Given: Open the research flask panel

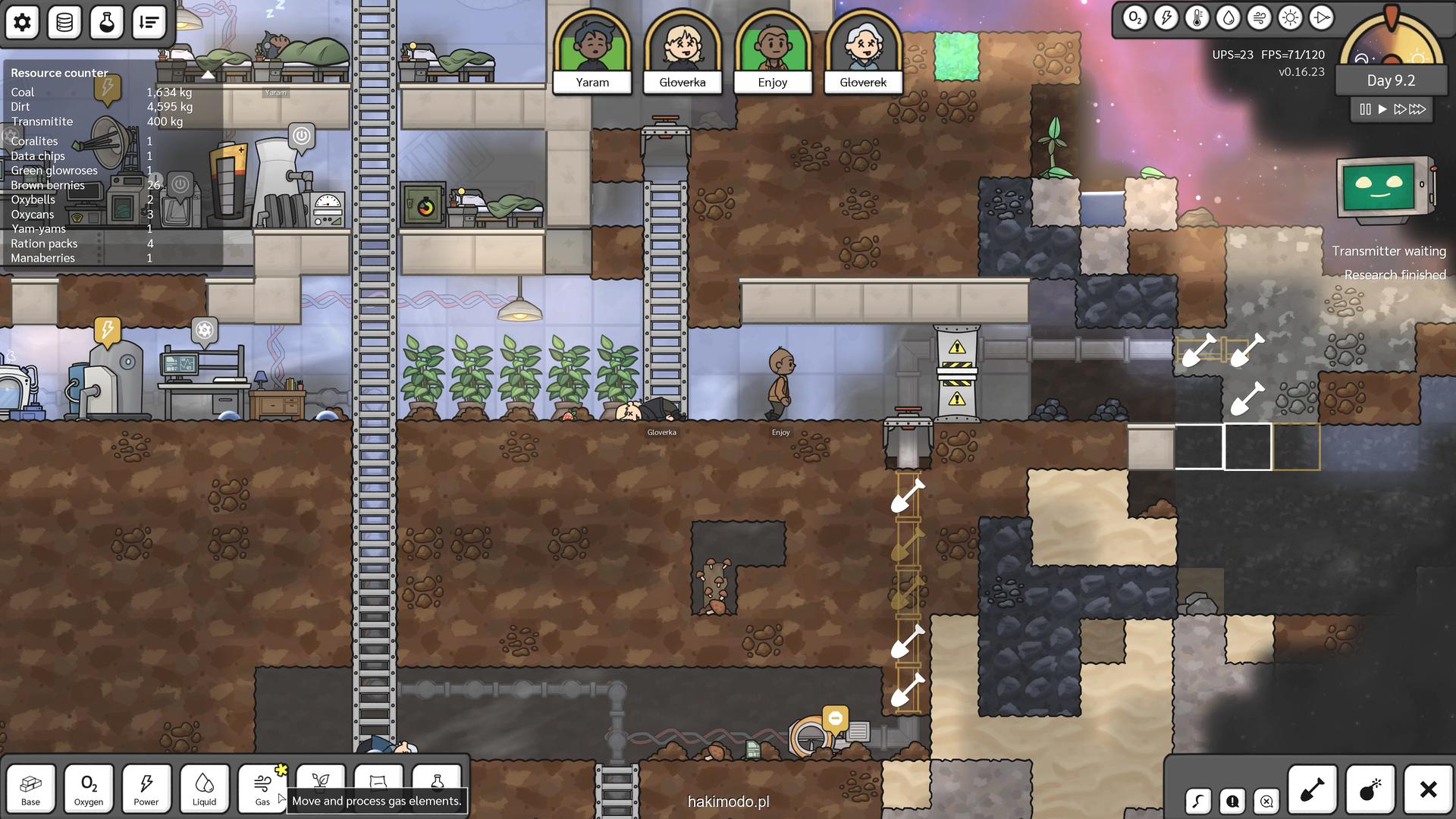Looking at the screenshot, I should [x=107, y=22].
